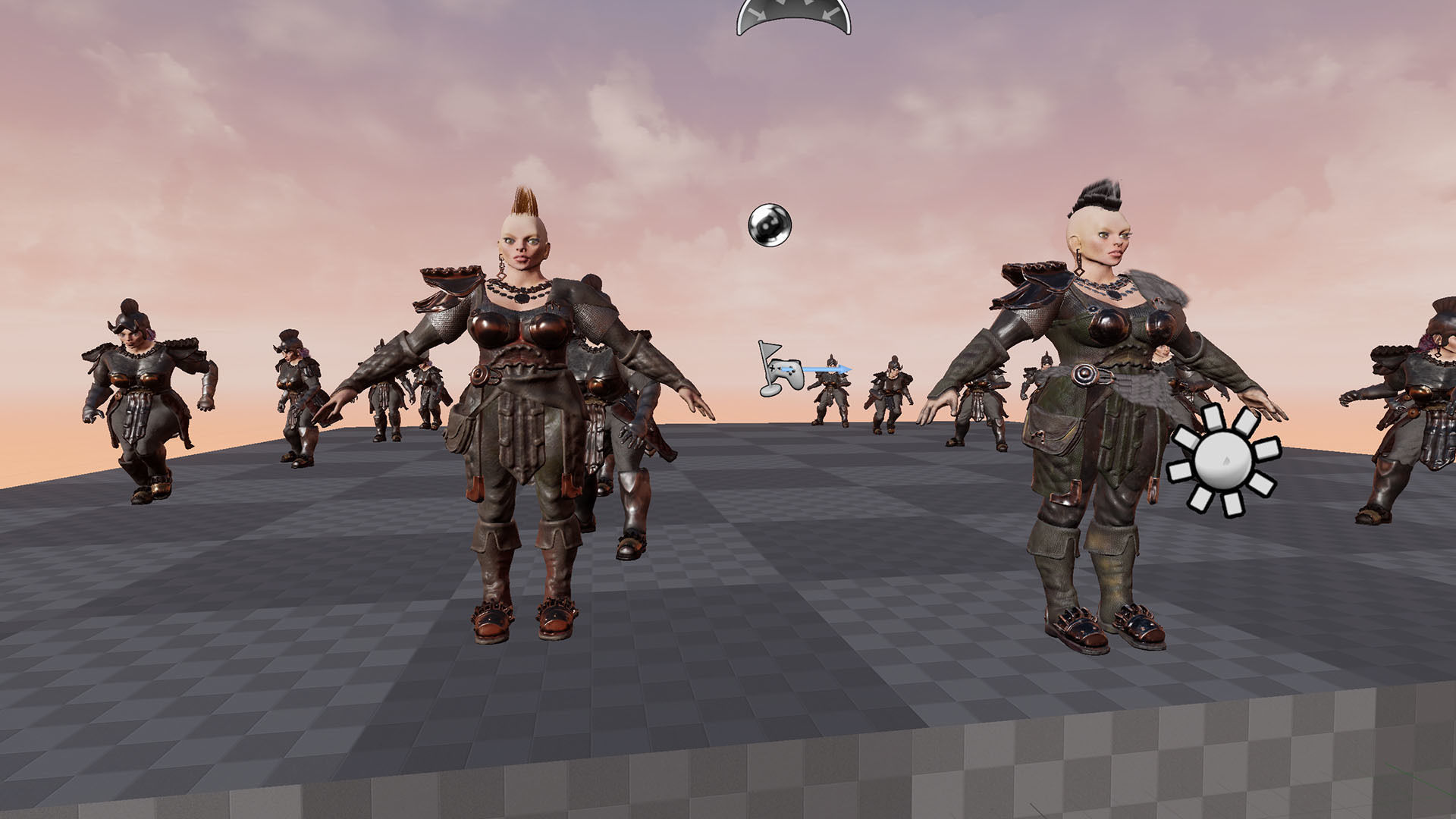Click the Sphere Reflection Capture chrome ball
This screenshot has height=819, width=1456.
tap(770, 224)
